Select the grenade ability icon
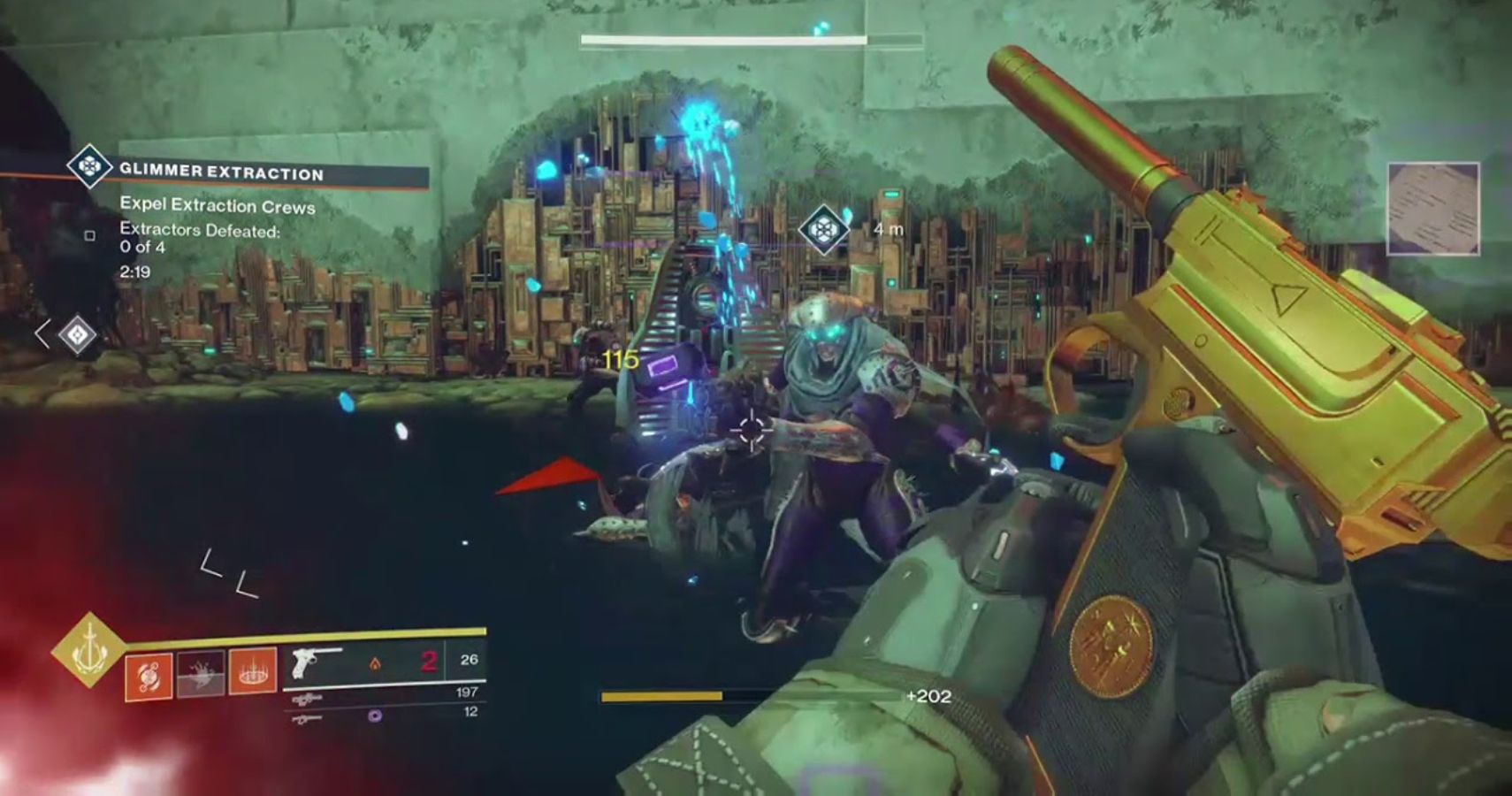Image resolution: width=1512 pixels, height=796 pixels. tap(149, 676)
